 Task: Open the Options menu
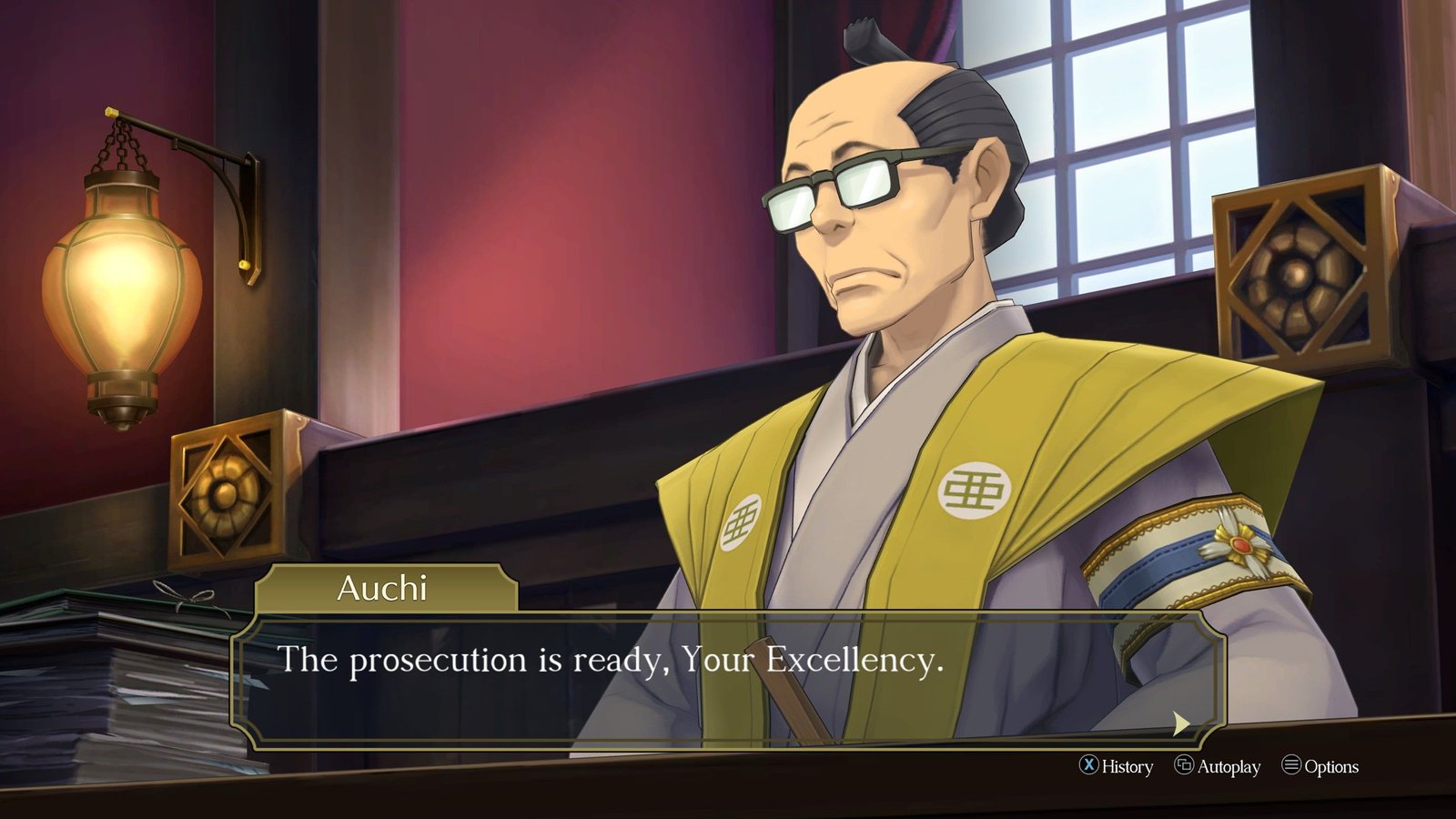click(1320, 766)
